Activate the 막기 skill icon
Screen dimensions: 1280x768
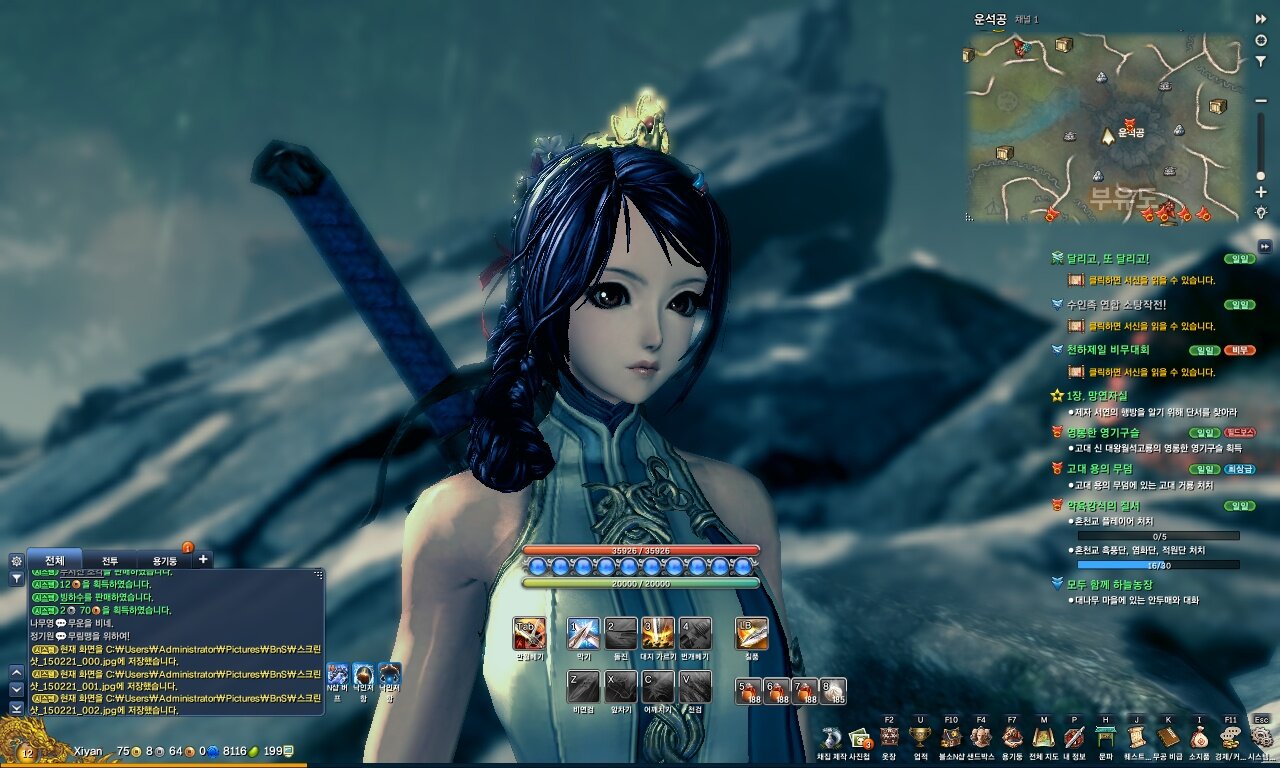[x=584, y=634]
